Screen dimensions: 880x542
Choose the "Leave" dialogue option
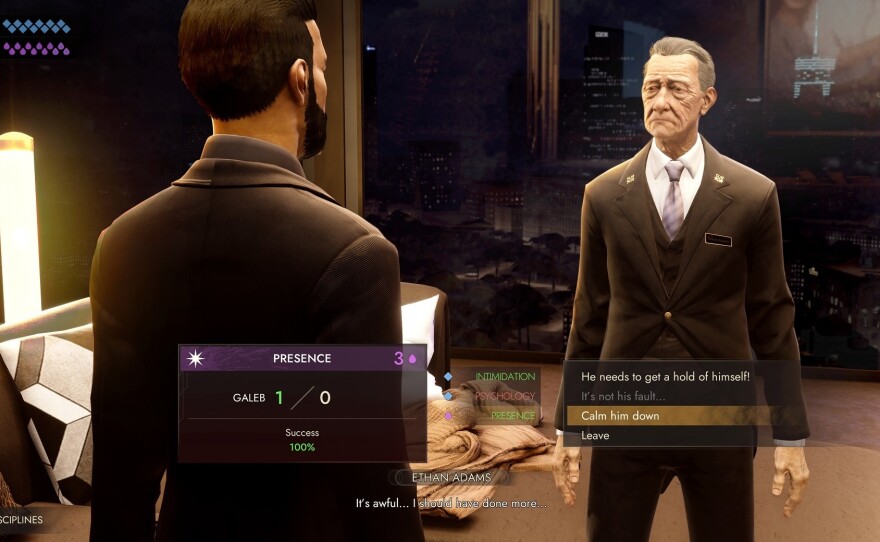(x=595, y=435)
